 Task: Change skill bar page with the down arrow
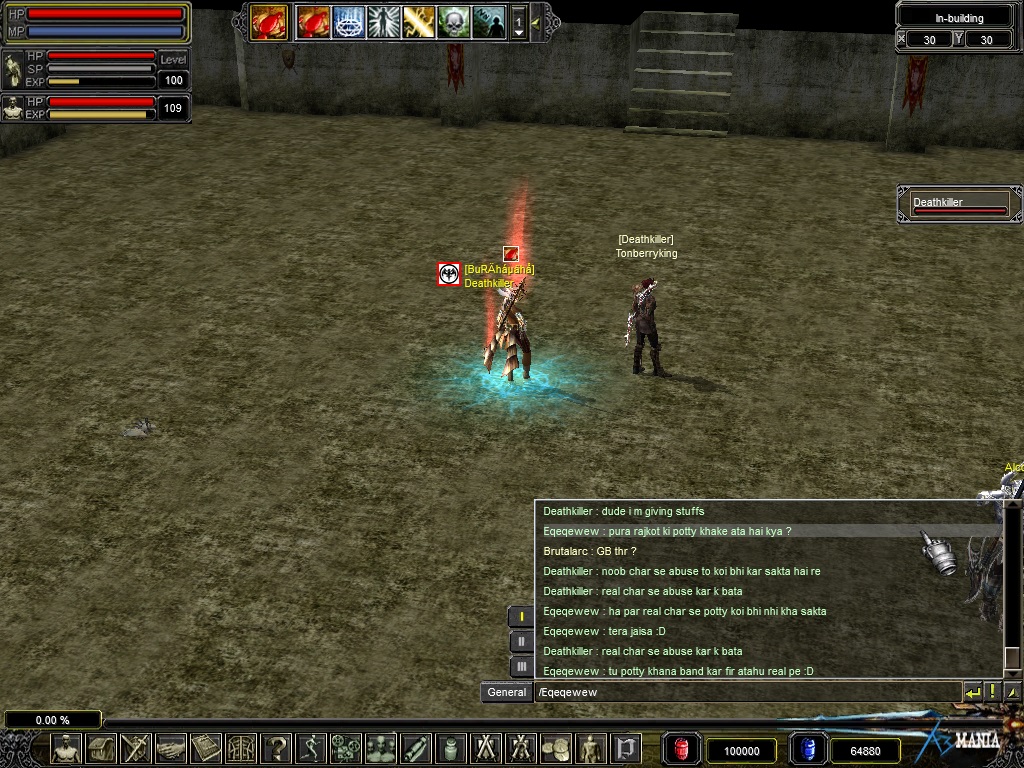(518, 32)
